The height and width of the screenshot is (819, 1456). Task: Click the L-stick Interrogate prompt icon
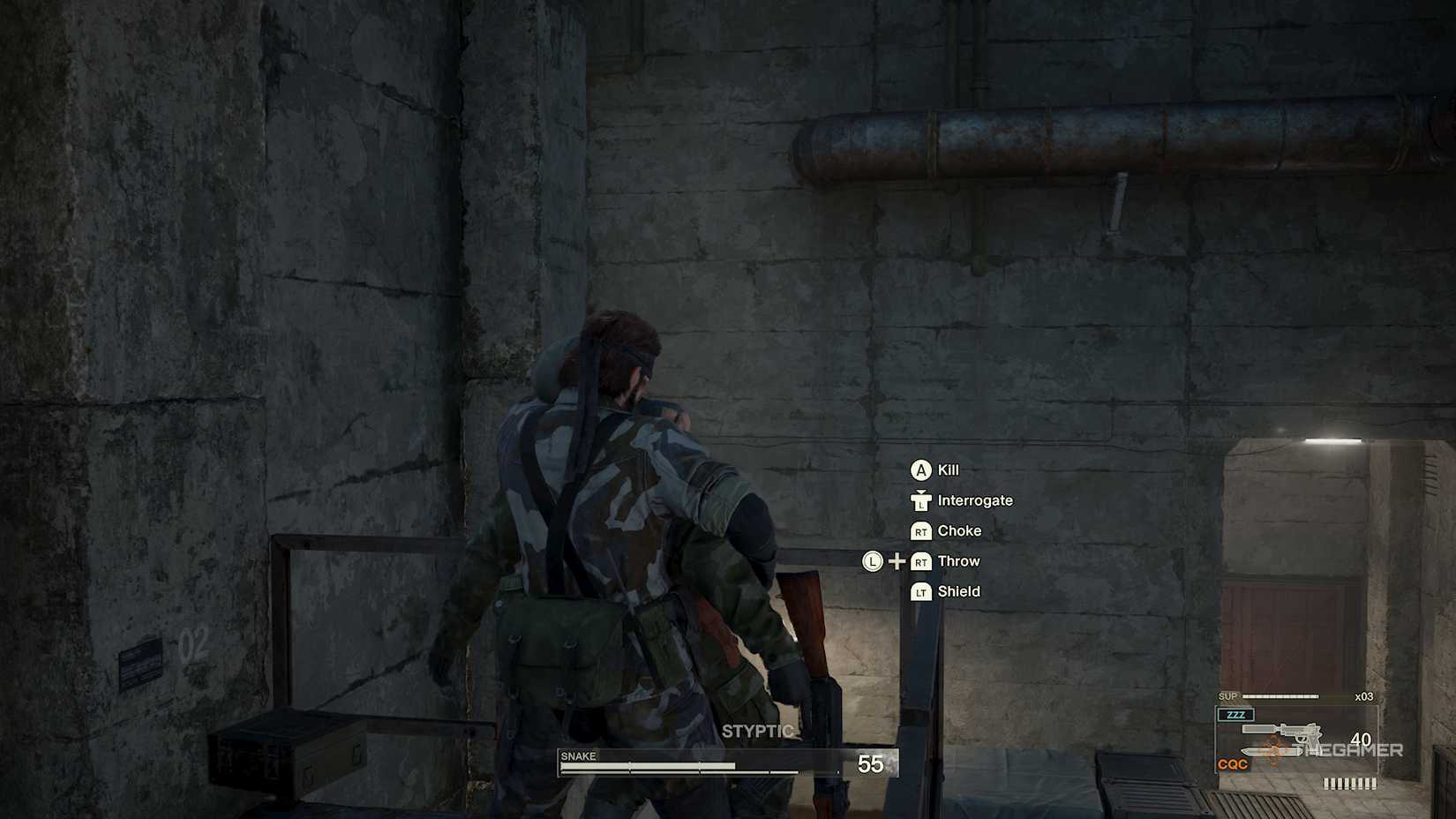(x=921, y=500)
